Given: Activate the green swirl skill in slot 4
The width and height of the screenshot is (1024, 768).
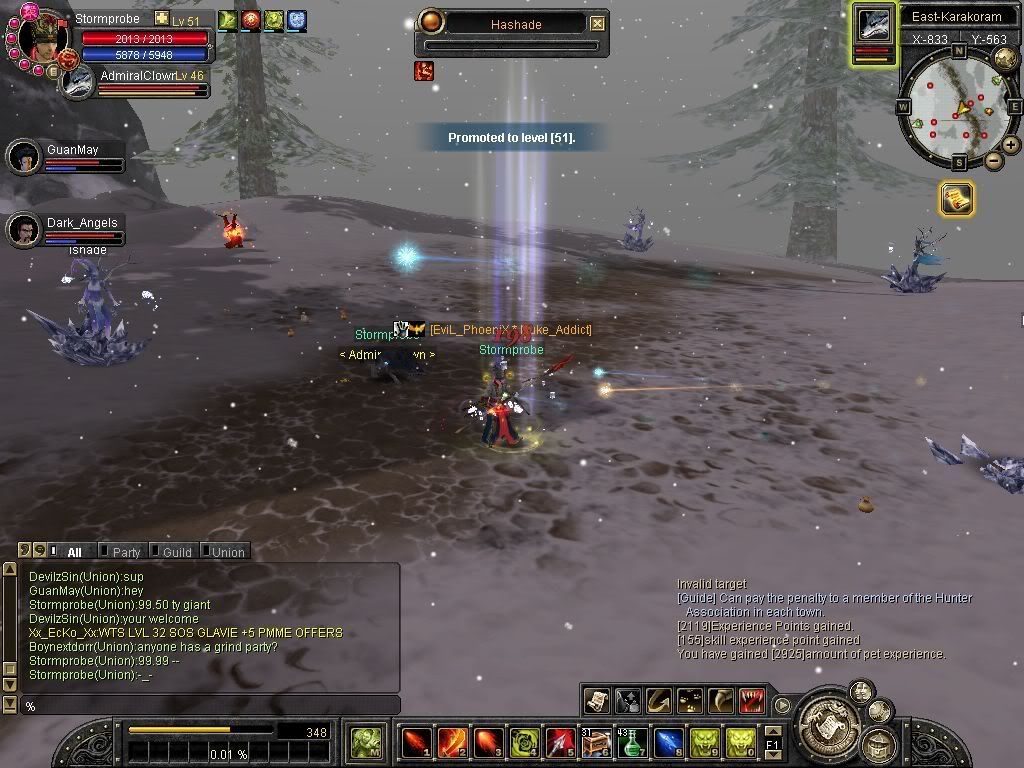Looking at the screenshot, I should pos(524,743).
